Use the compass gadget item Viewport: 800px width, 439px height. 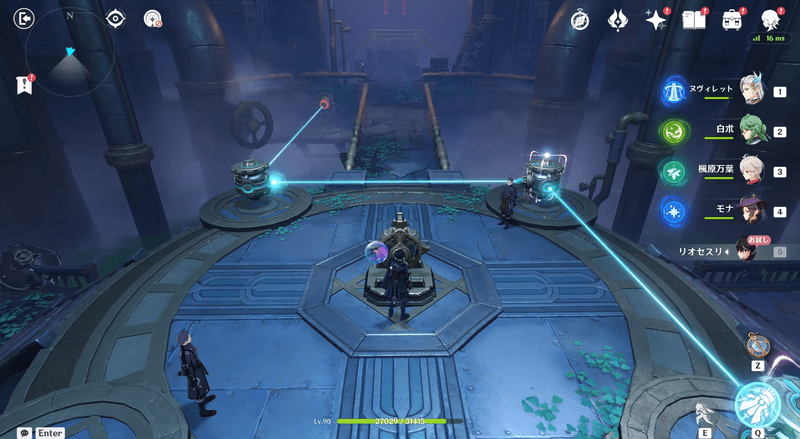pos(758,345)
